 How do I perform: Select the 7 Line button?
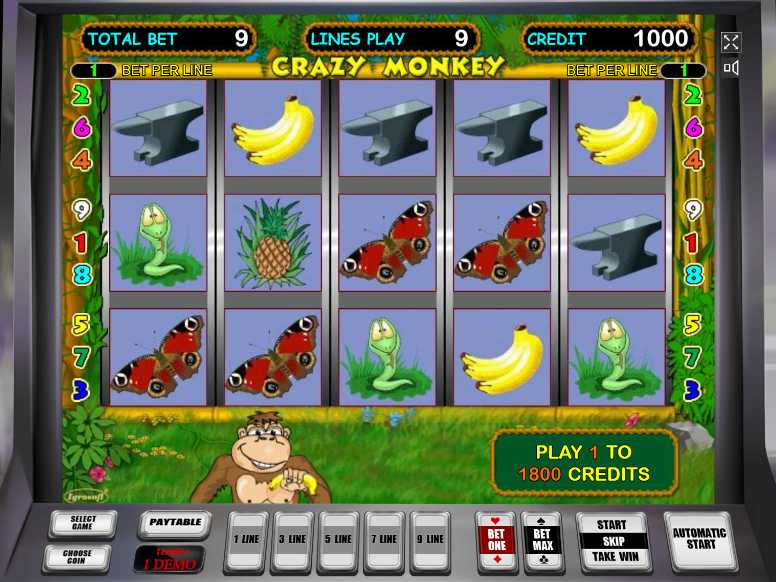pos(385,541)
